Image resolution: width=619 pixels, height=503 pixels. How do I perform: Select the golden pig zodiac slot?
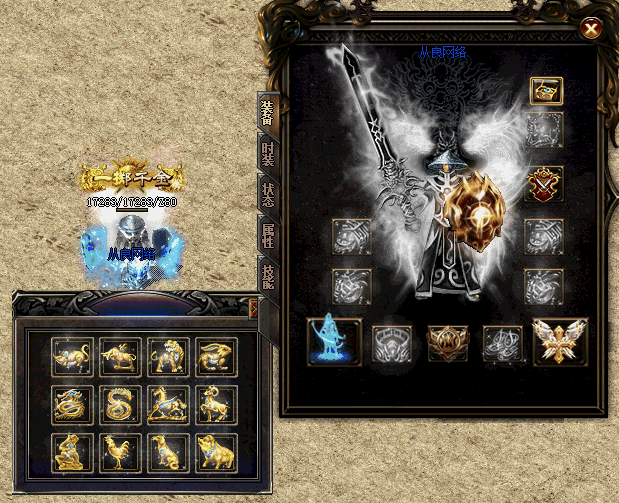click(x=216, y=452)
